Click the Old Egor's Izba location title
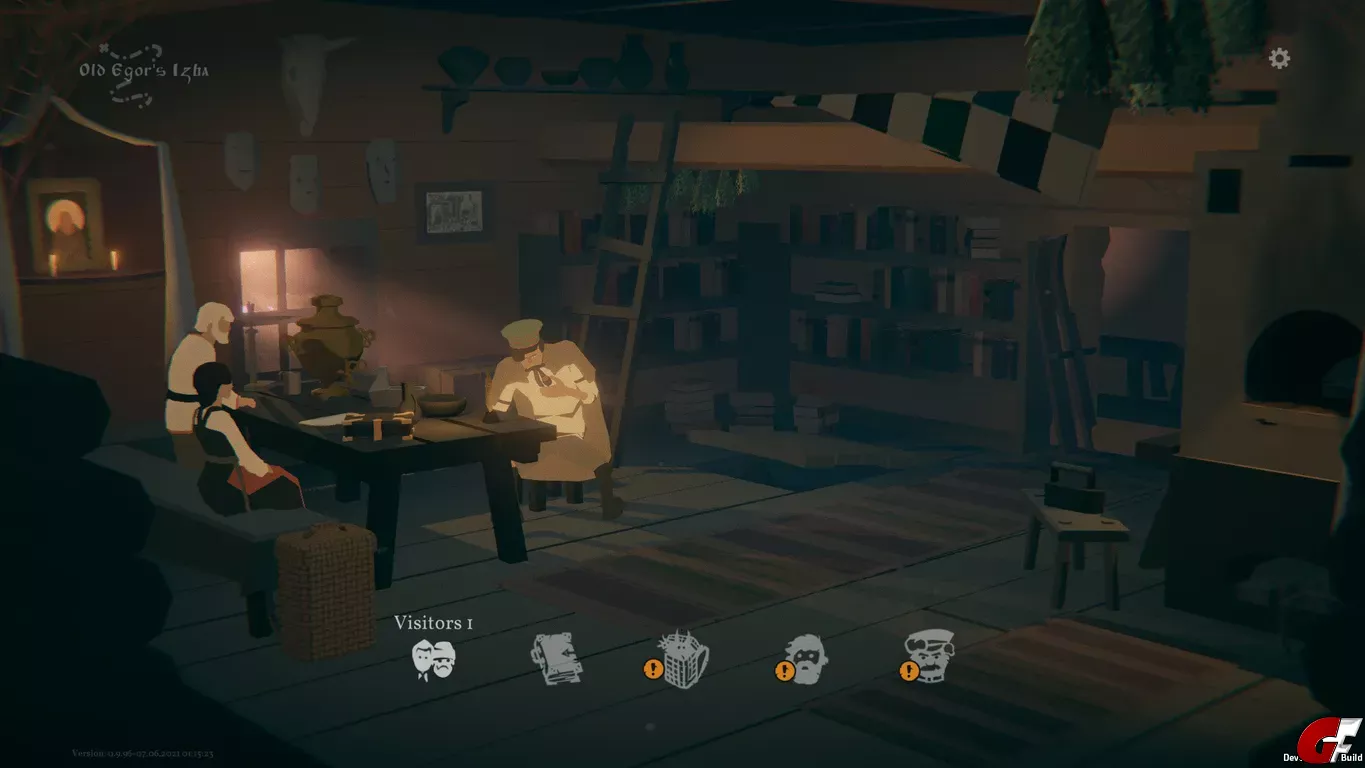This screenshot has width=1365, height=768. click(x=144, y=70)
